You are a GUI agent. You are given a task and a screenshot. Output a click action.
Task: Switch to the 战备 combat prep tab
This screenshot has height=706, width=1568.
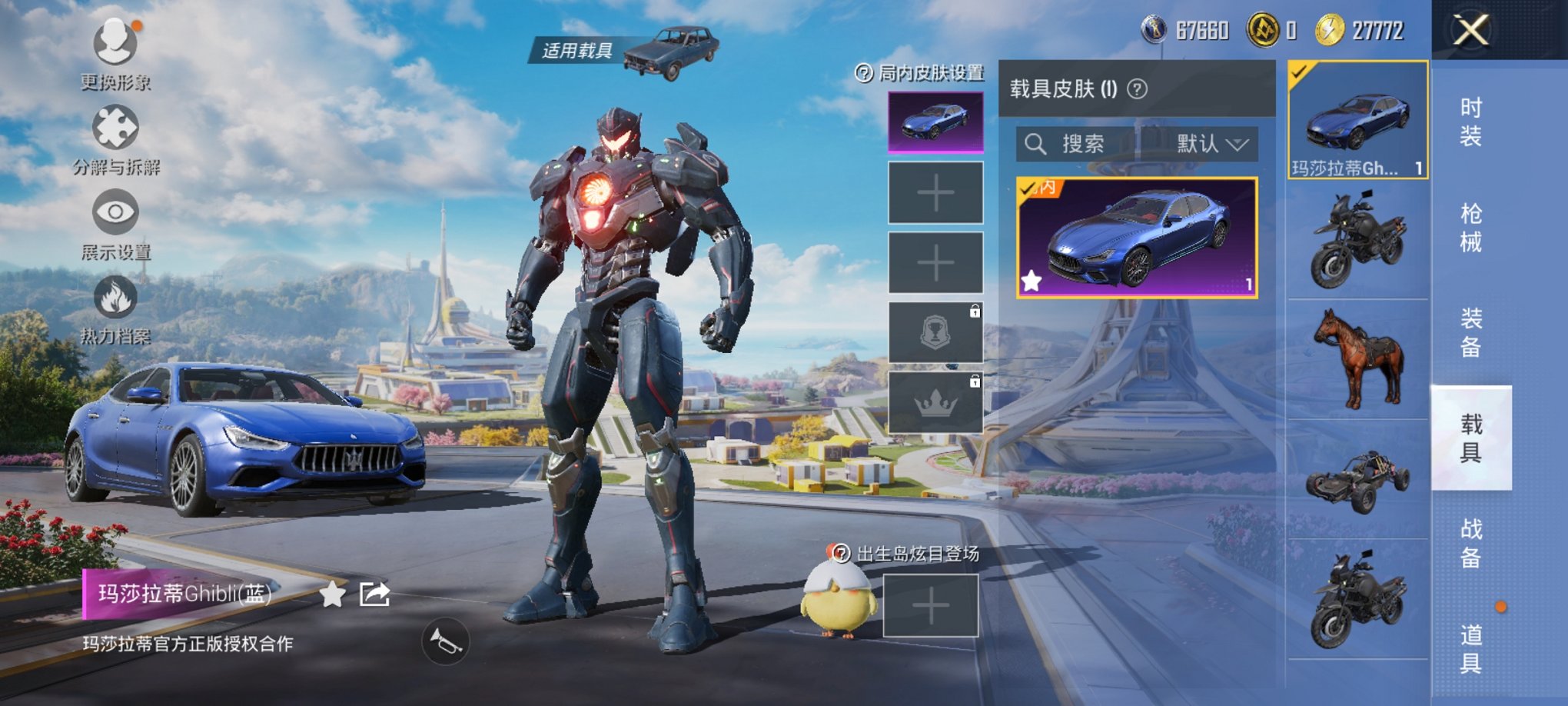(x=1470, y=543)
